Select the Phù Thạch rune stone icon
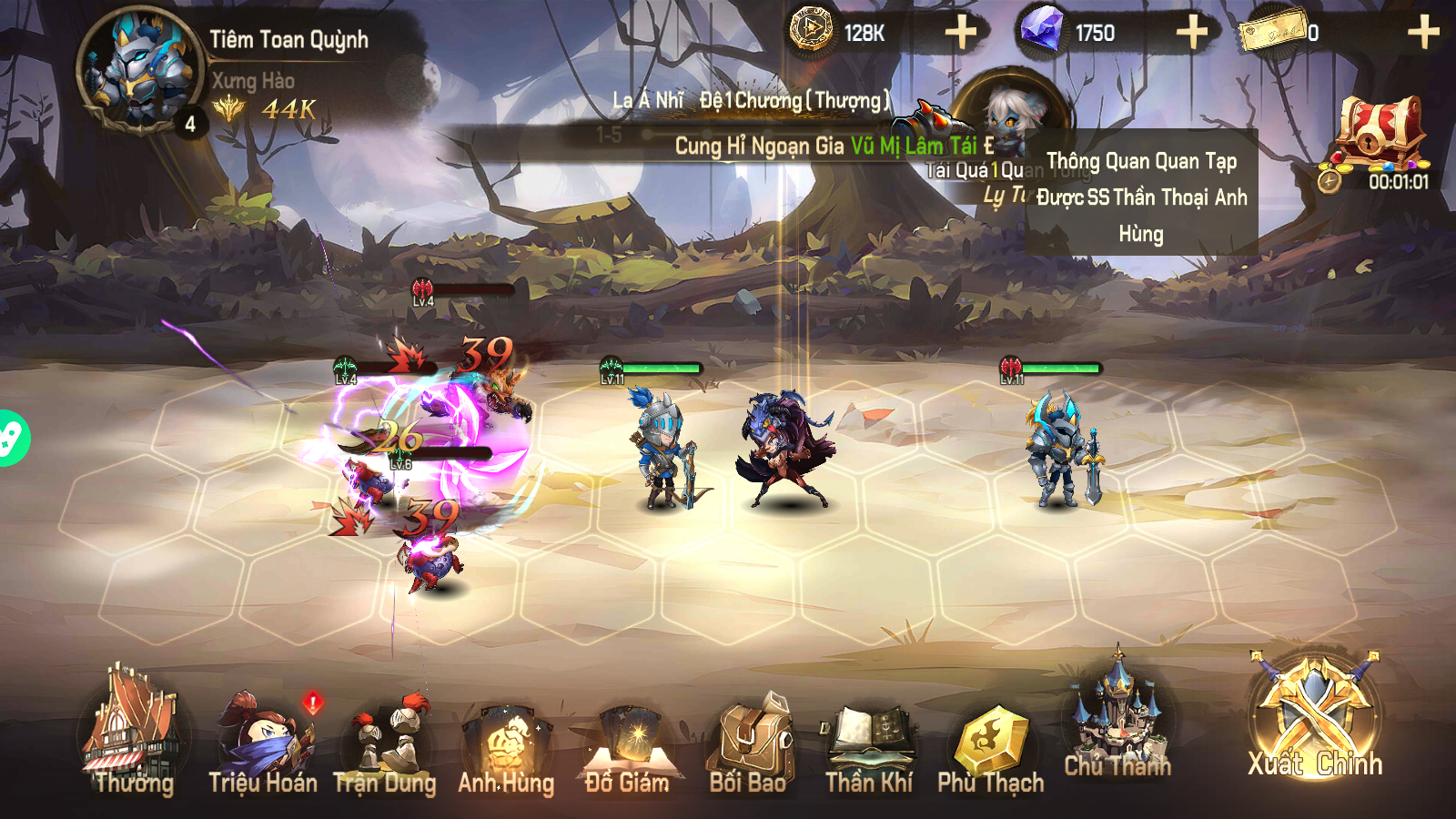This screenshot has height=819, width=1456. coord(992,737)
